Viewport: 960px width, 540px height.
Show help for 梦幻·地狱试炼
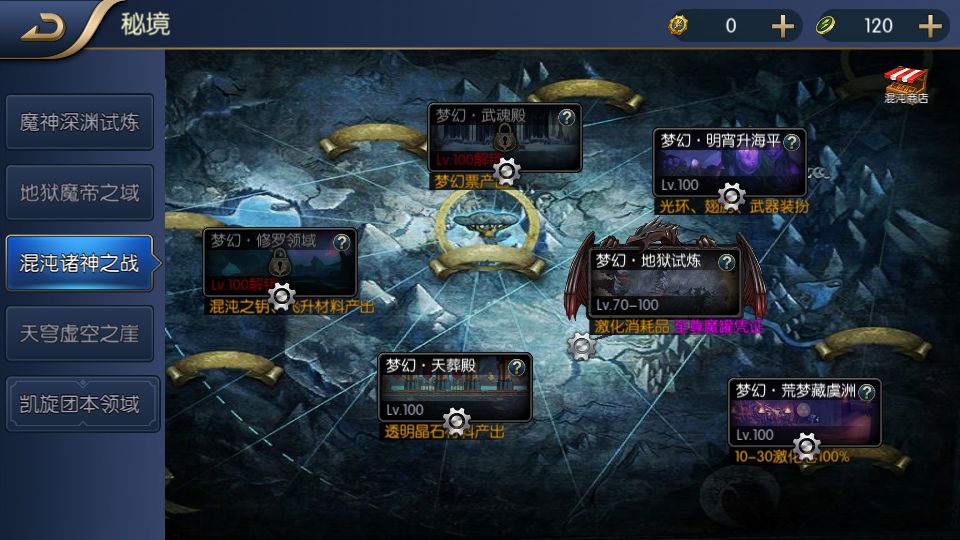tap(727, 262)
